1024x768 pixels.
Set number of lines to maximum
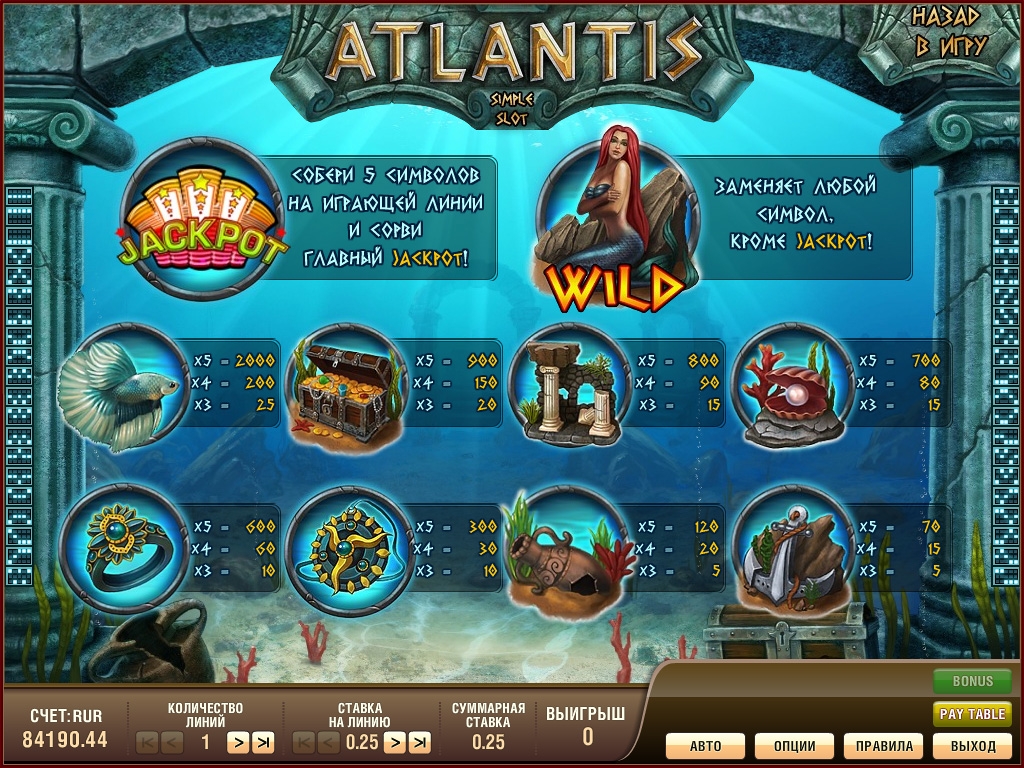click(263, 742)
